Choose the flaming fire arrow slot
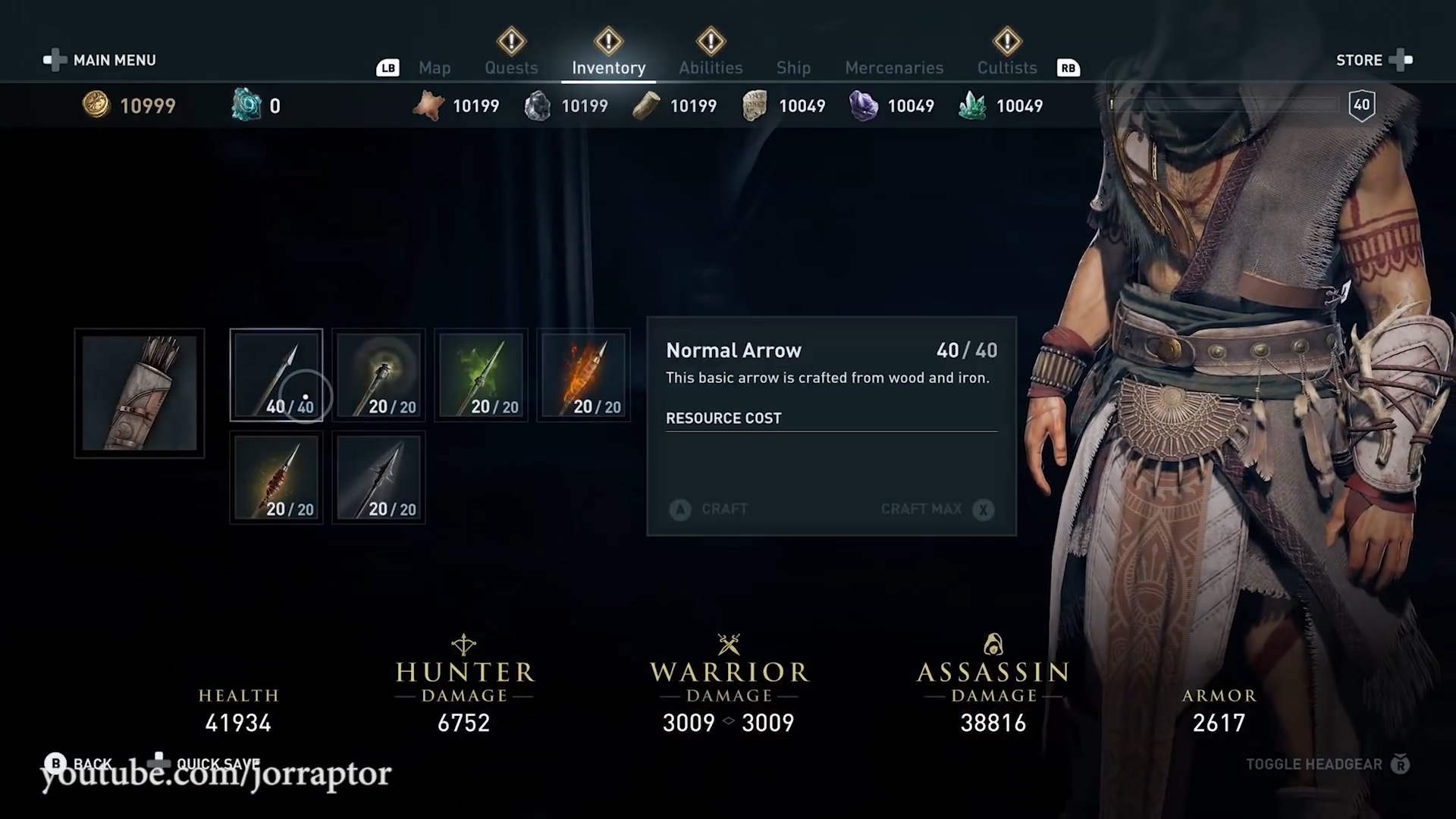This screenshot has height=819, width=1456. click(583, 375)
